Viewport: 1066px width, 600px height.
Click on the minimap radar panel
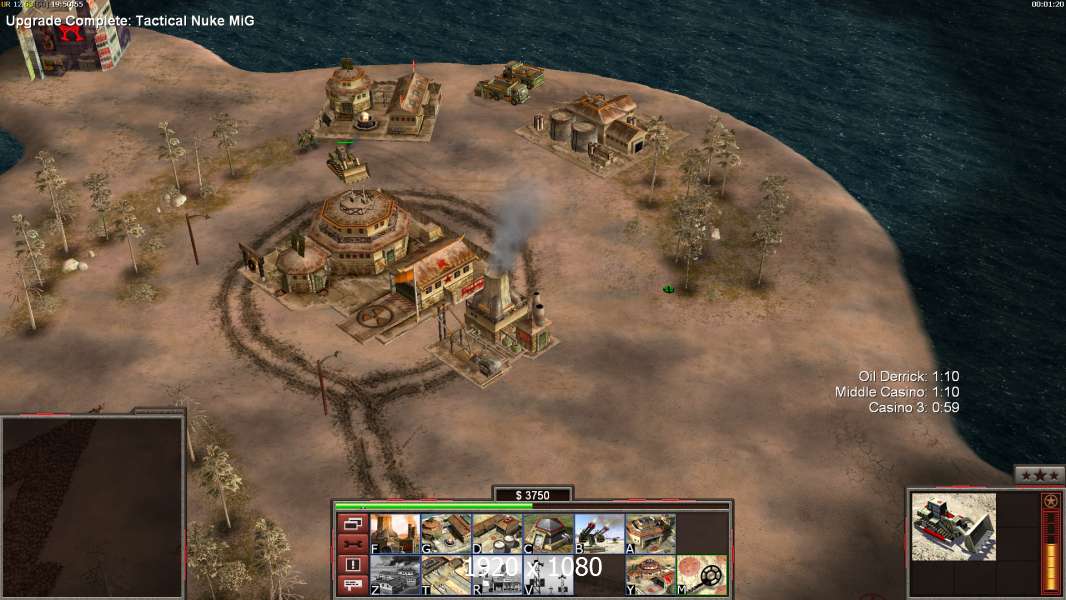(x=92, y=507)
